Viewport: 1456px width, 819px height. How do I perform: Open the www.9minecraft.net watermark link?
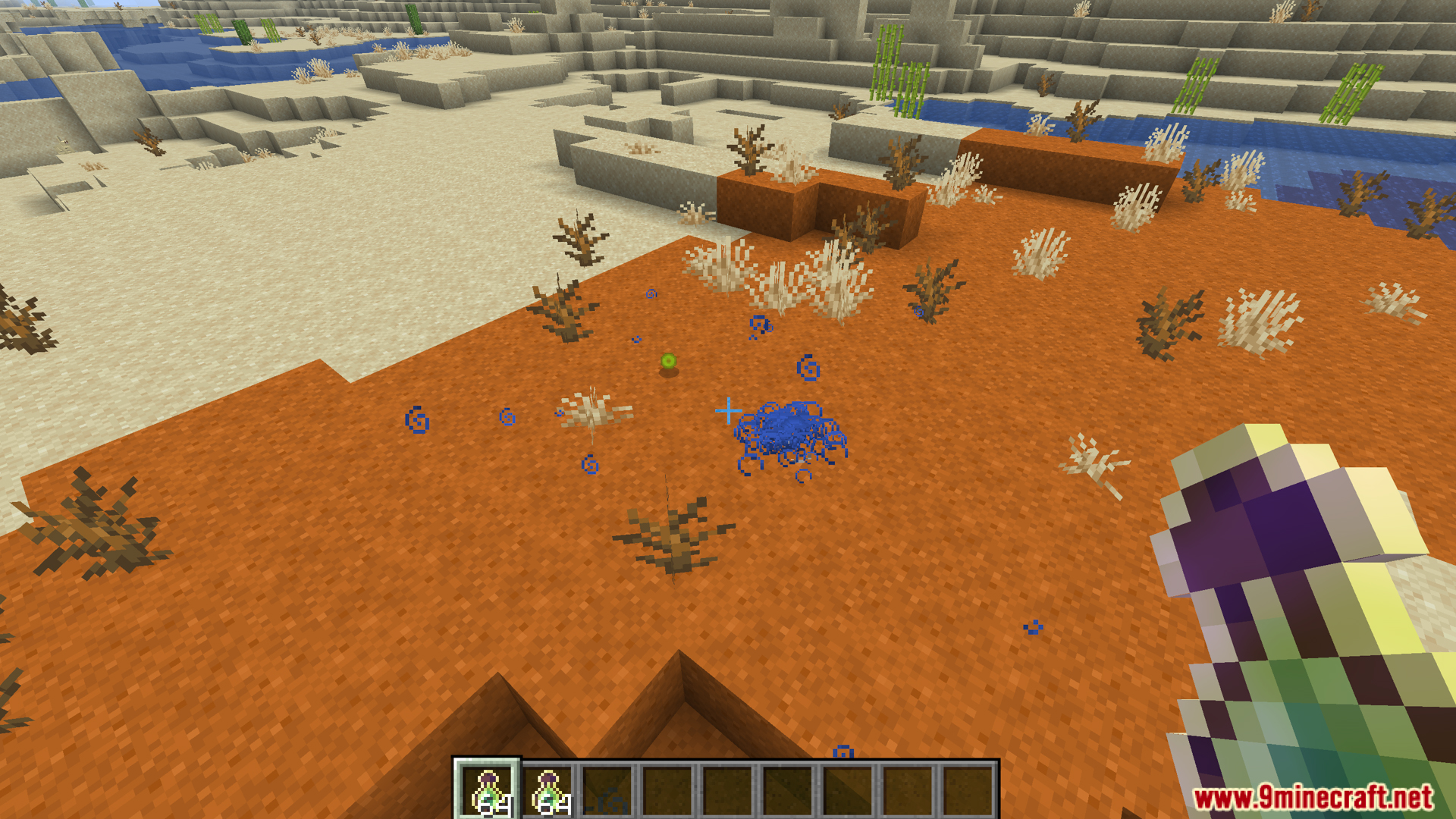point(1312,797)
